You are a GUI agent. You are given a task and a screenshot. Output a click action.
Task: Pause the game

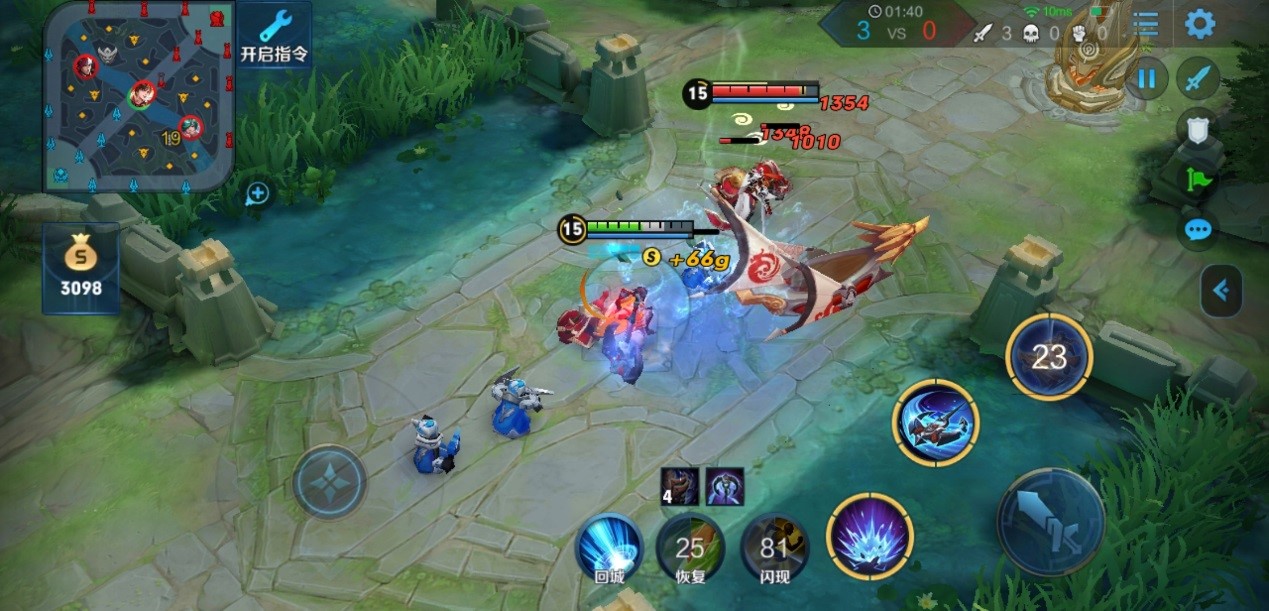tap(1147, 78)
